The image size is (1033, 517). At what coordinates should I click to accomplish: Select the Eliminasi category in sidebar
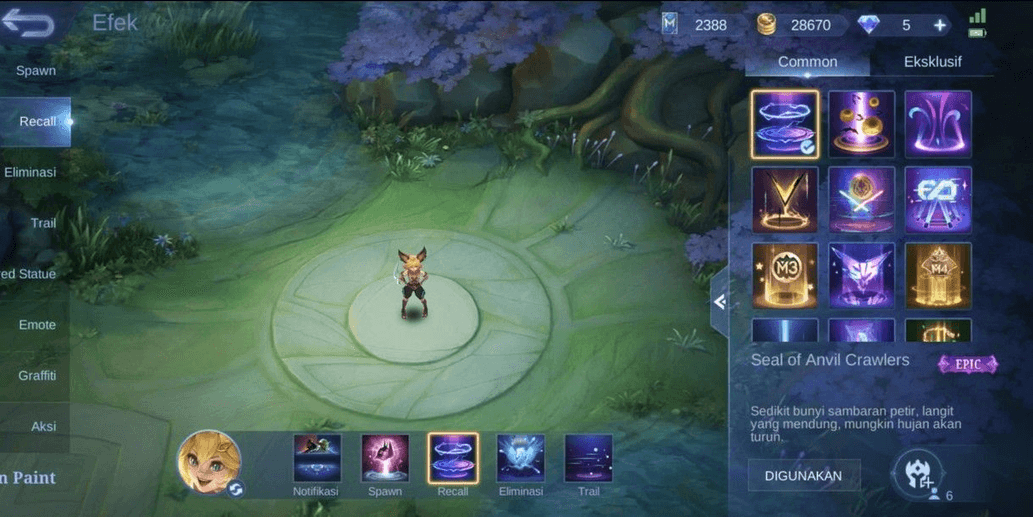(x=31, y=172)
